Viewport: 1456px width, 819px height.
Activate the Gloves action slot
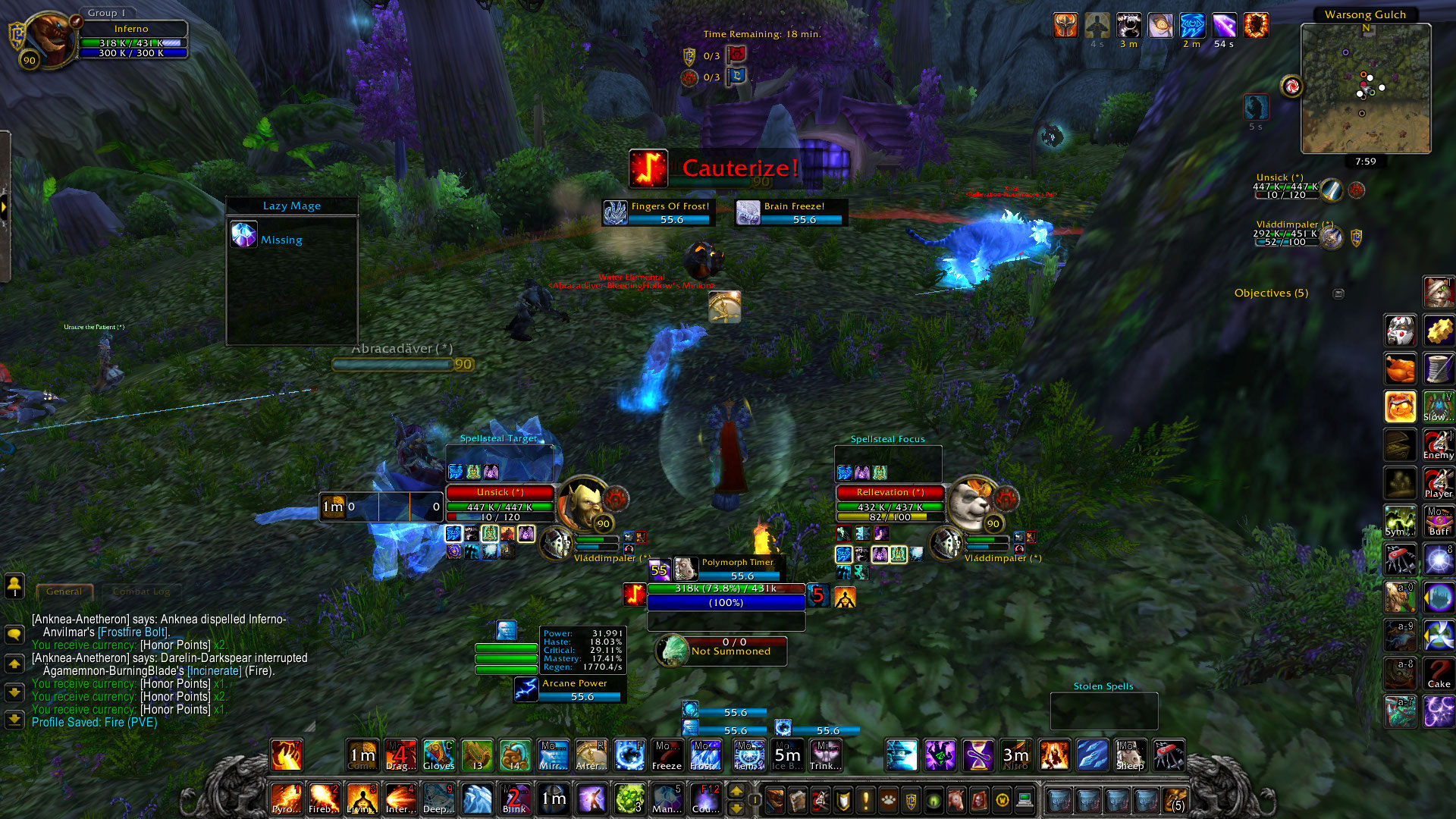[x=439, y=755]
